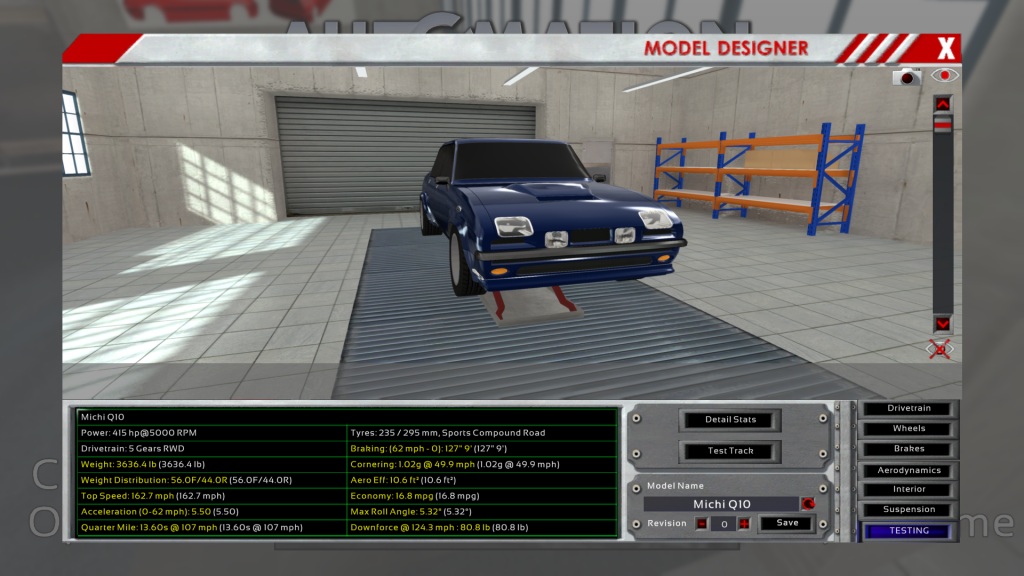
Task: Click the red circular icon beside model name
Action: pyautogui.click(x=807, y=504)
